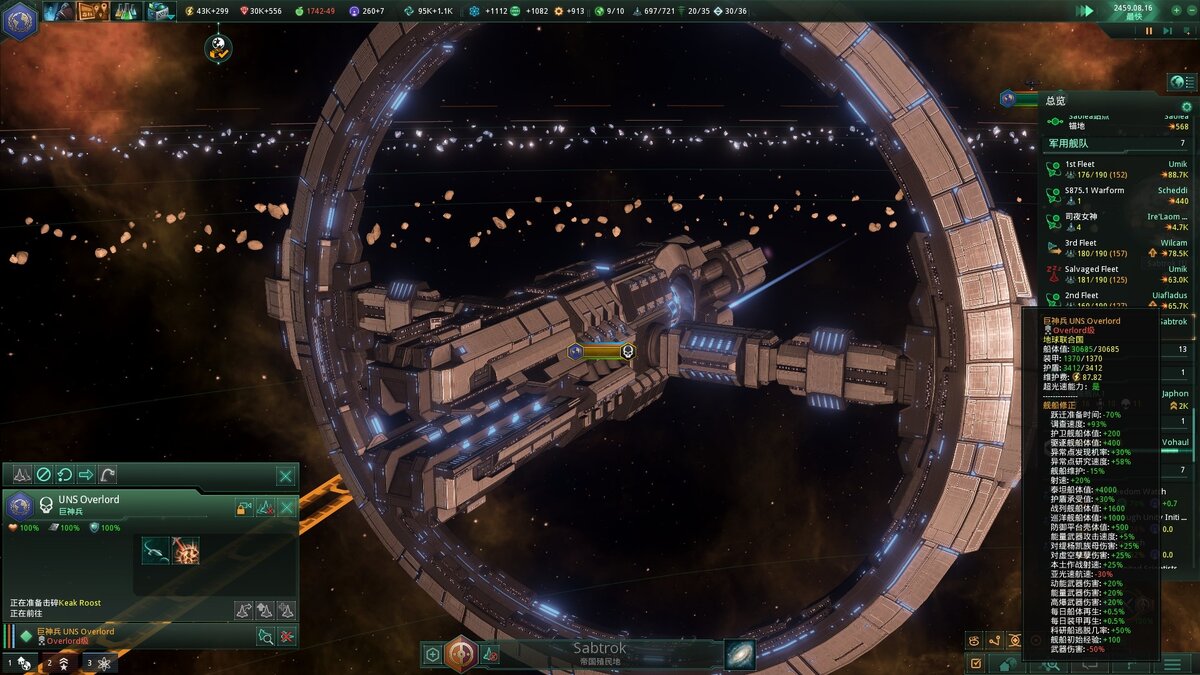Image resolution: width=1200 pixels, height=675 pixels.
Task: Open the galaxy map view button
Action: (x=740, y=654)
